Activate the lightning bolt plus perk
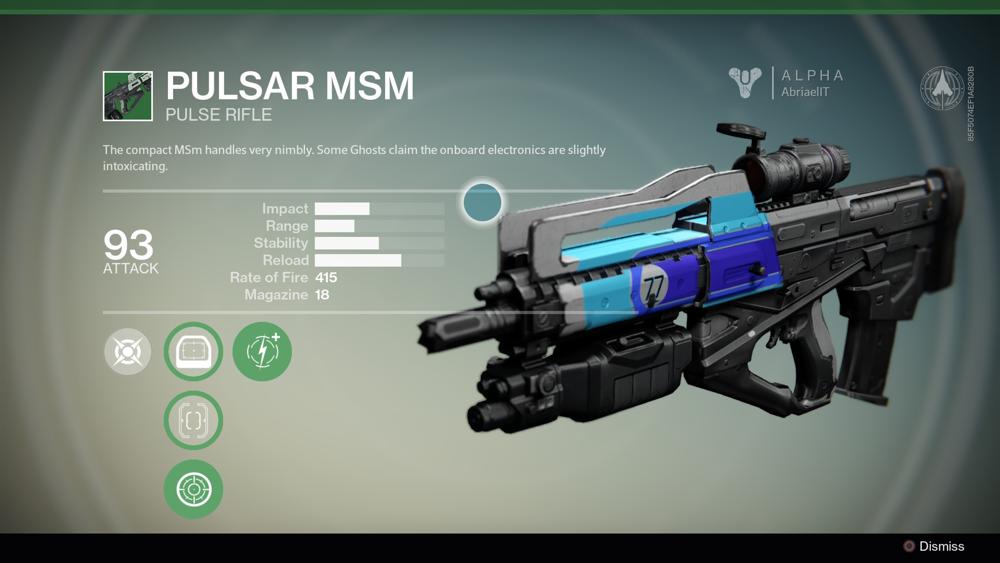 coord(262,352)
